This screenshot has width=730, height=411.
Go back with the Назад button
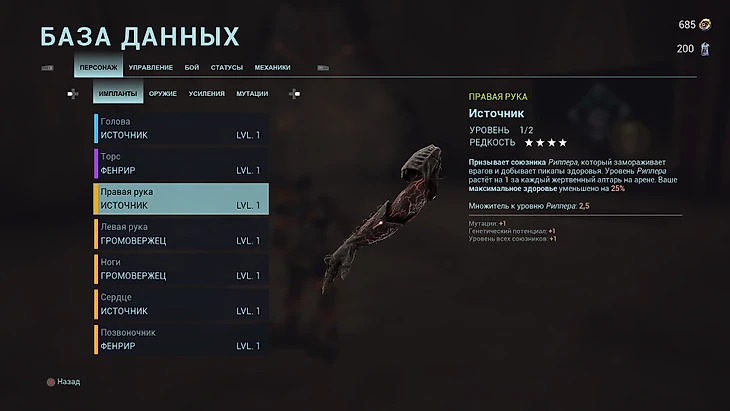(x=62, y=381)
